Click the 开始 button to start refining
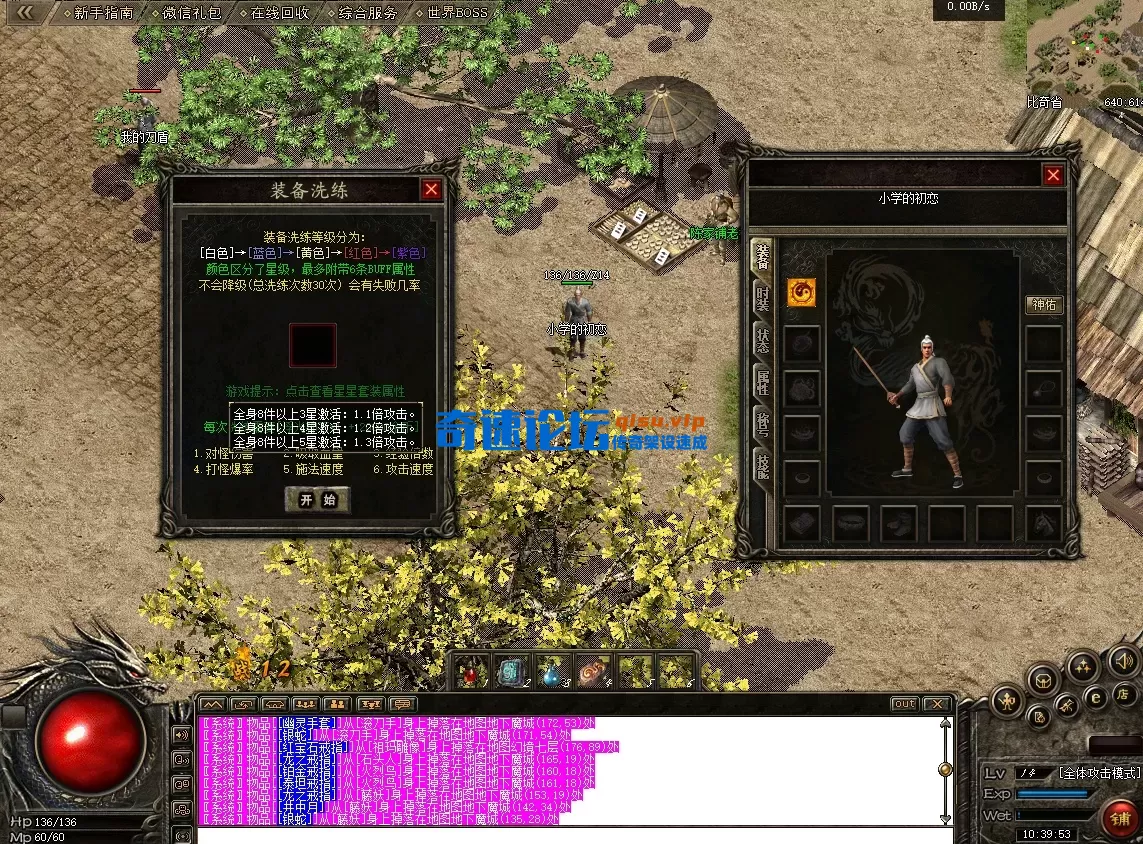Screen dimensions: 1143x844 [x=317, y=500]
